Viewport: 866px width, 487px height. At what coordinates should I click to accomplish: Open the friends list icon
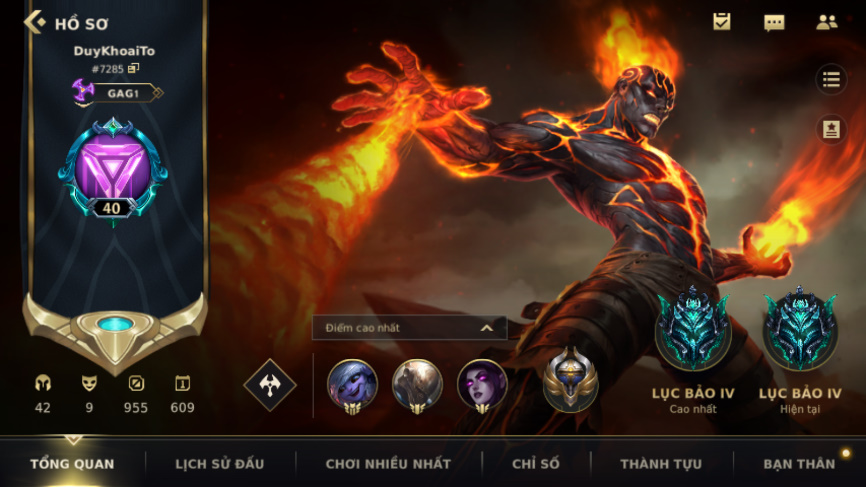826,22
